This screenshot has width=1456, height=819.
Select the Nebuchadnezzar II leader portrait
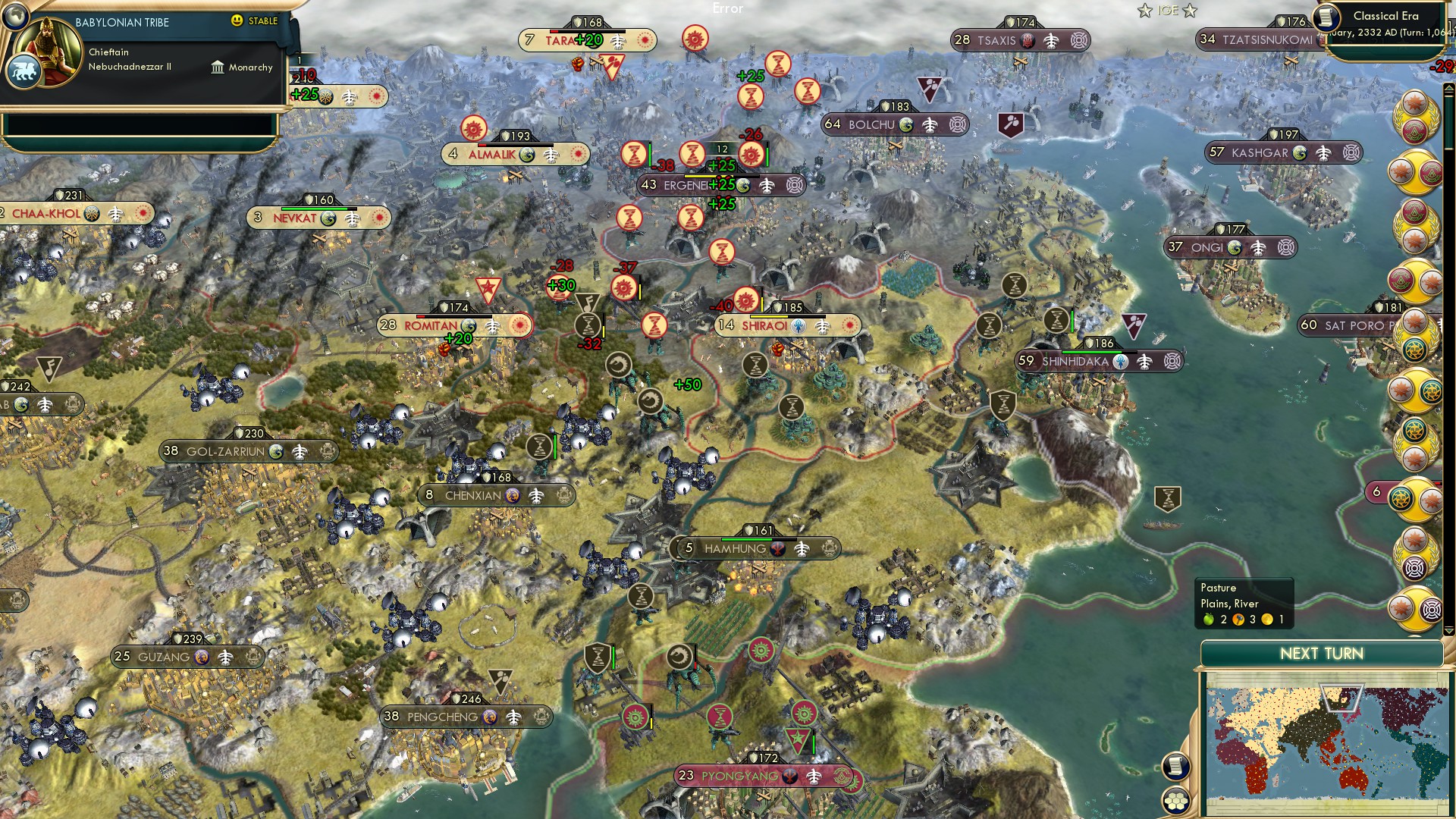pyautogui.click(x=47, y=49)
